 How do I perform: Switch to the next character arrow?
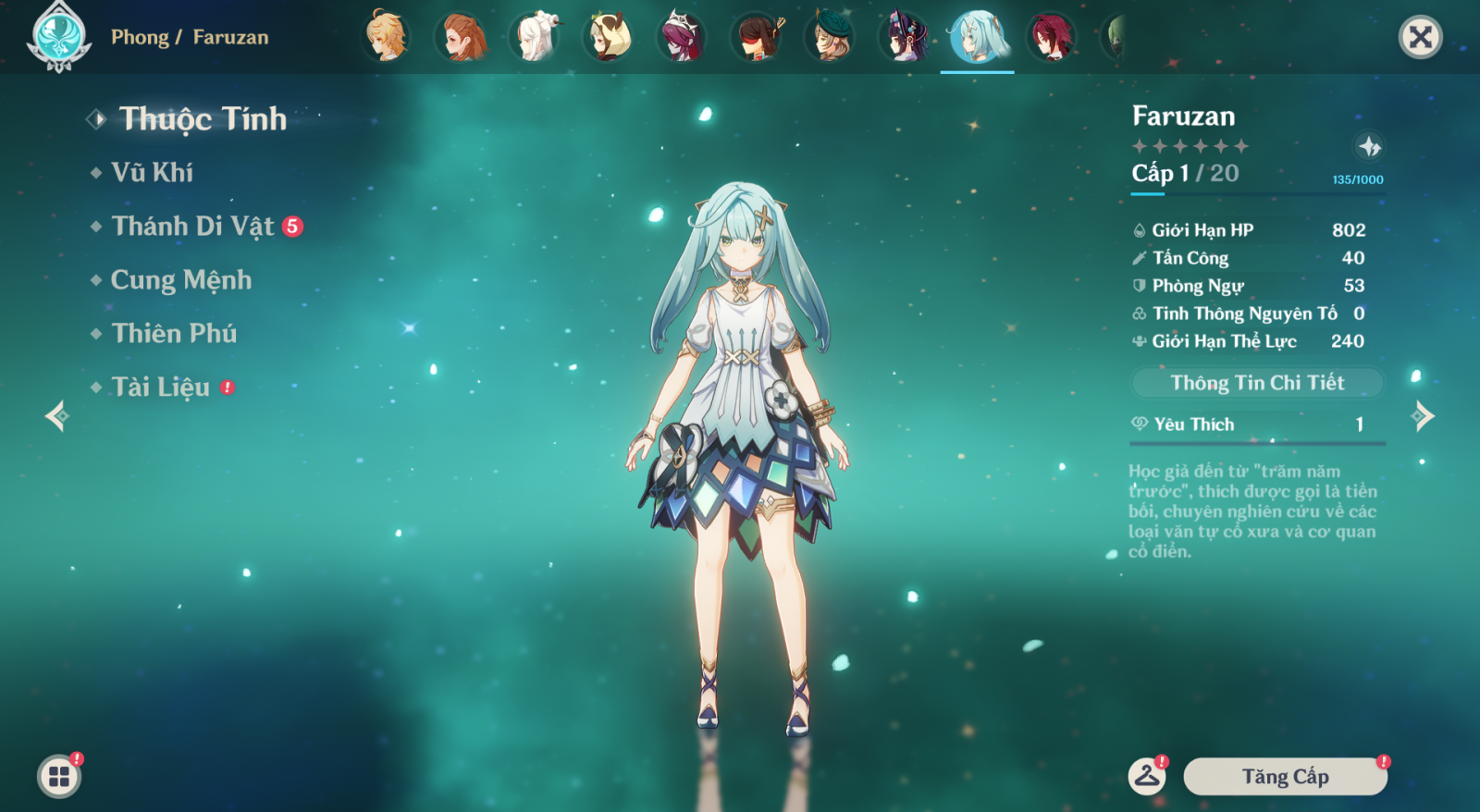pos(1423,416)
